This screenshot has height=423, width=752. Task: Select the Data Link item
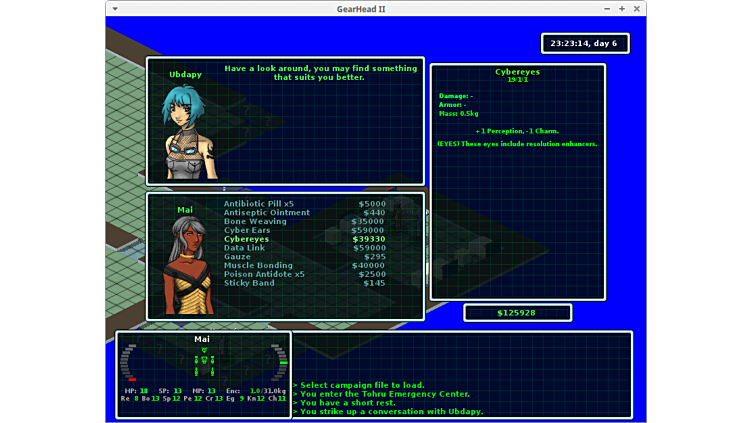tap(245, 248)
